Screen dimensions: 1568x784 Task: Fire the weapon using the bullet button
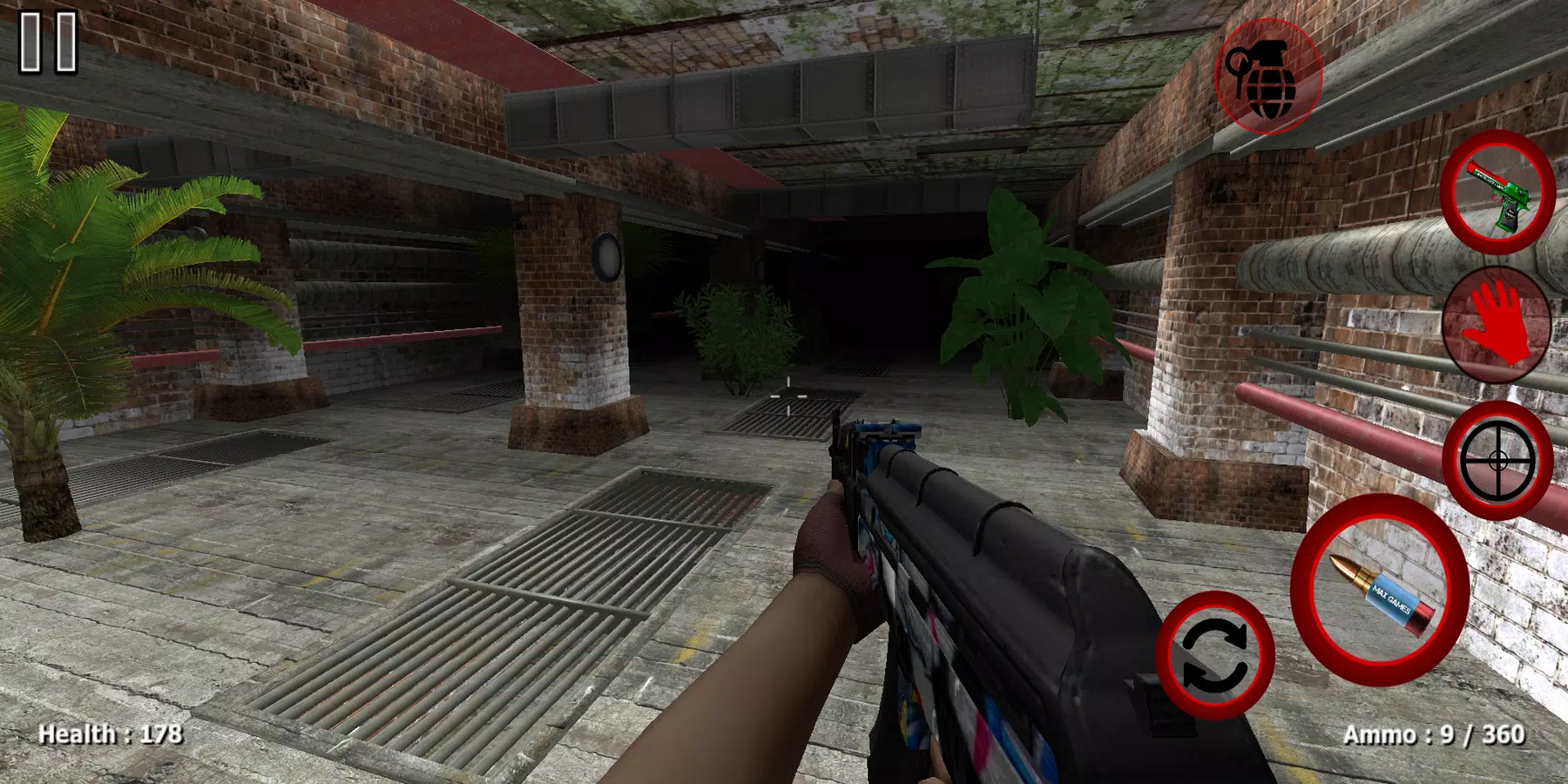pyautogui.click(x=1379, y=590)
